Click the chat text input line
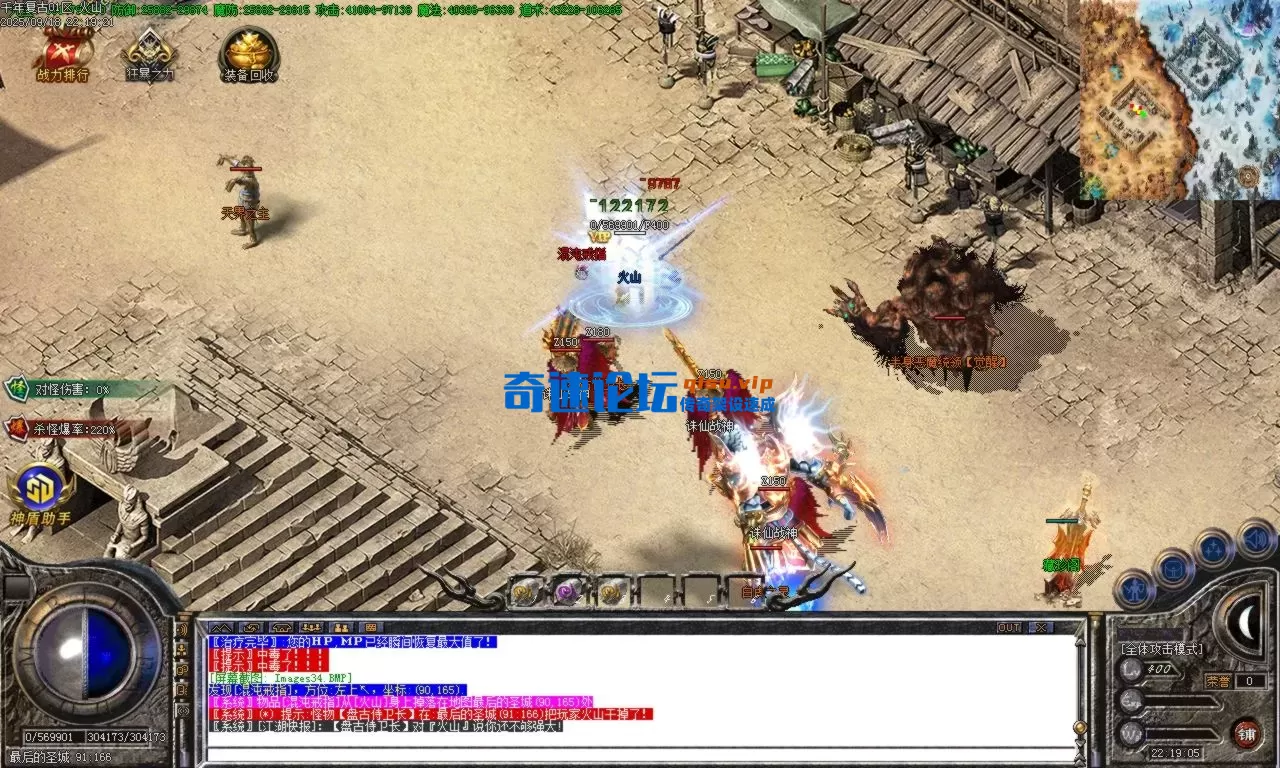 (640, 753)
